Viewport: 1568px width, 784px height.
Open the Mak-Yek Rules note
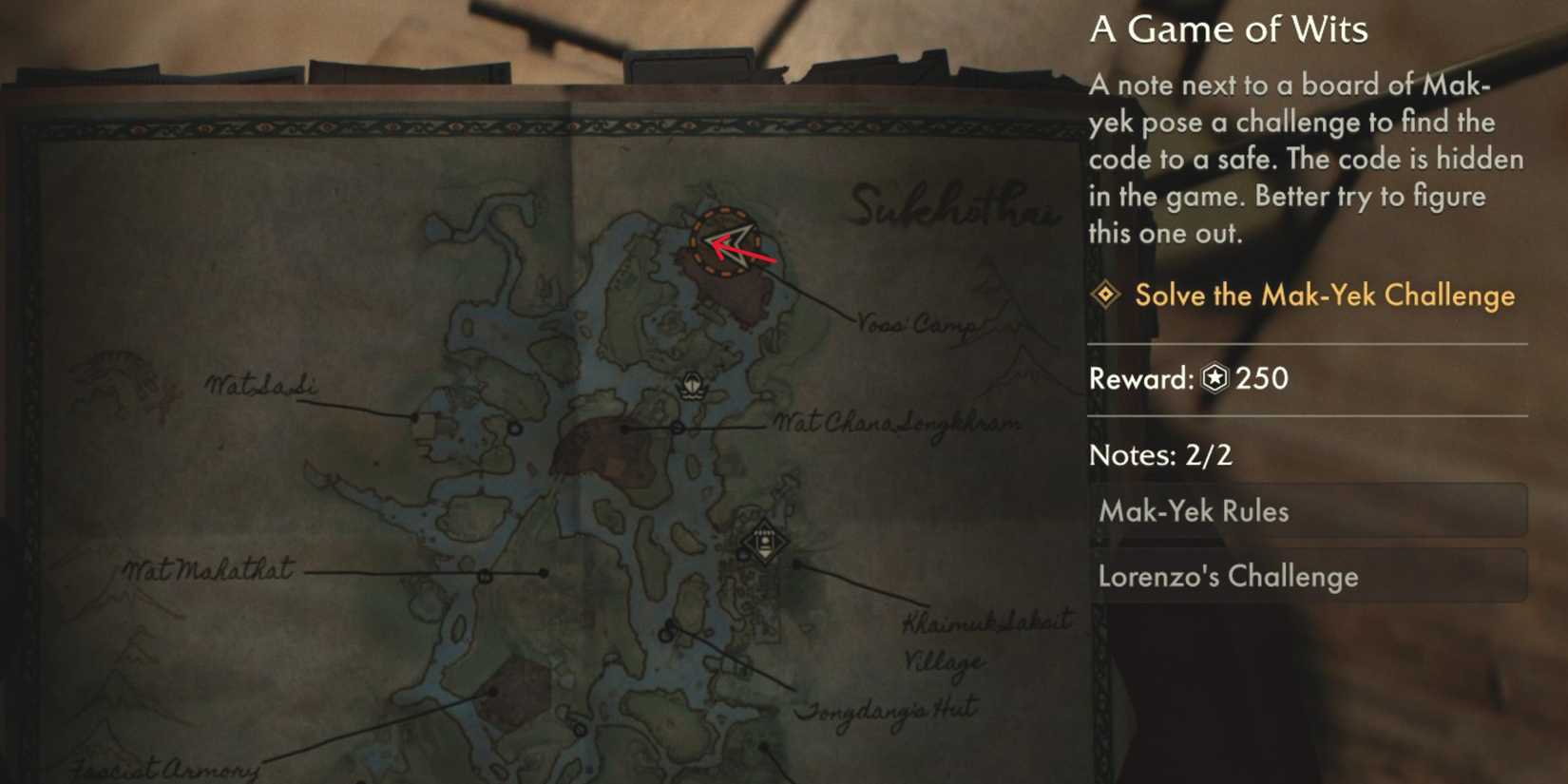(x=1311, y=510)
